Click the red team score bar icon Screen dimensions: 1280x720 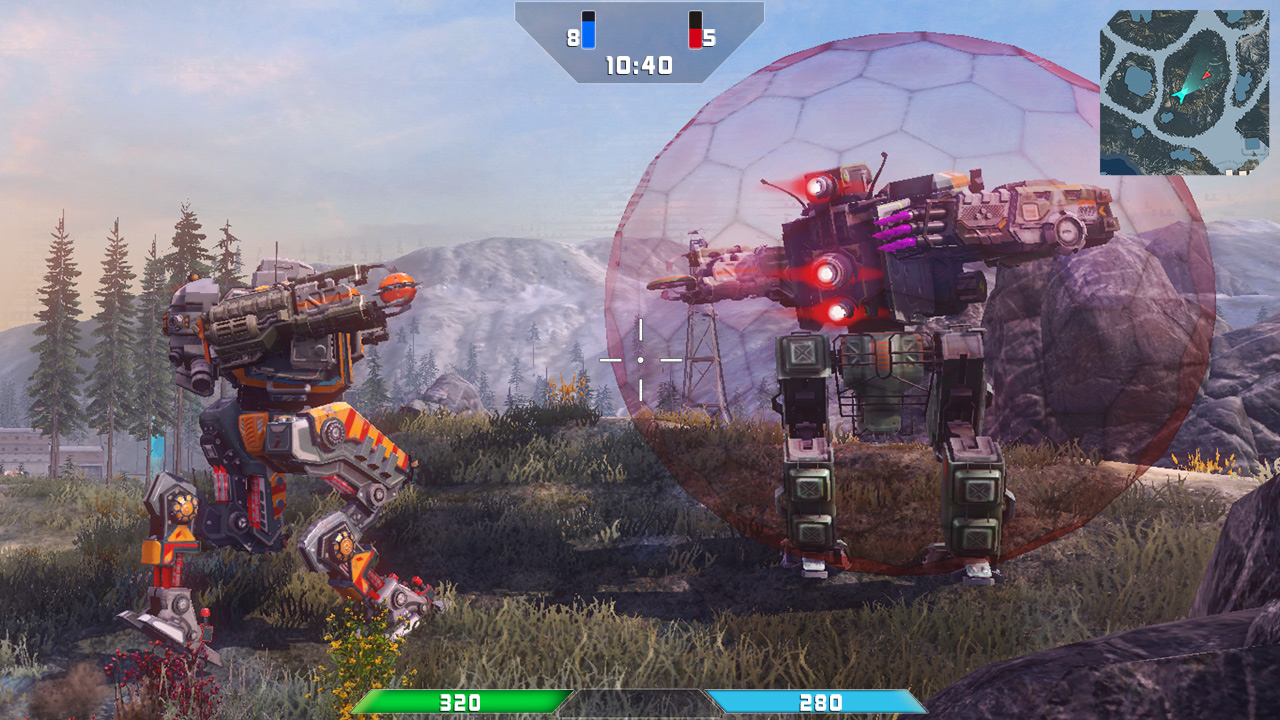click(694, 28)
